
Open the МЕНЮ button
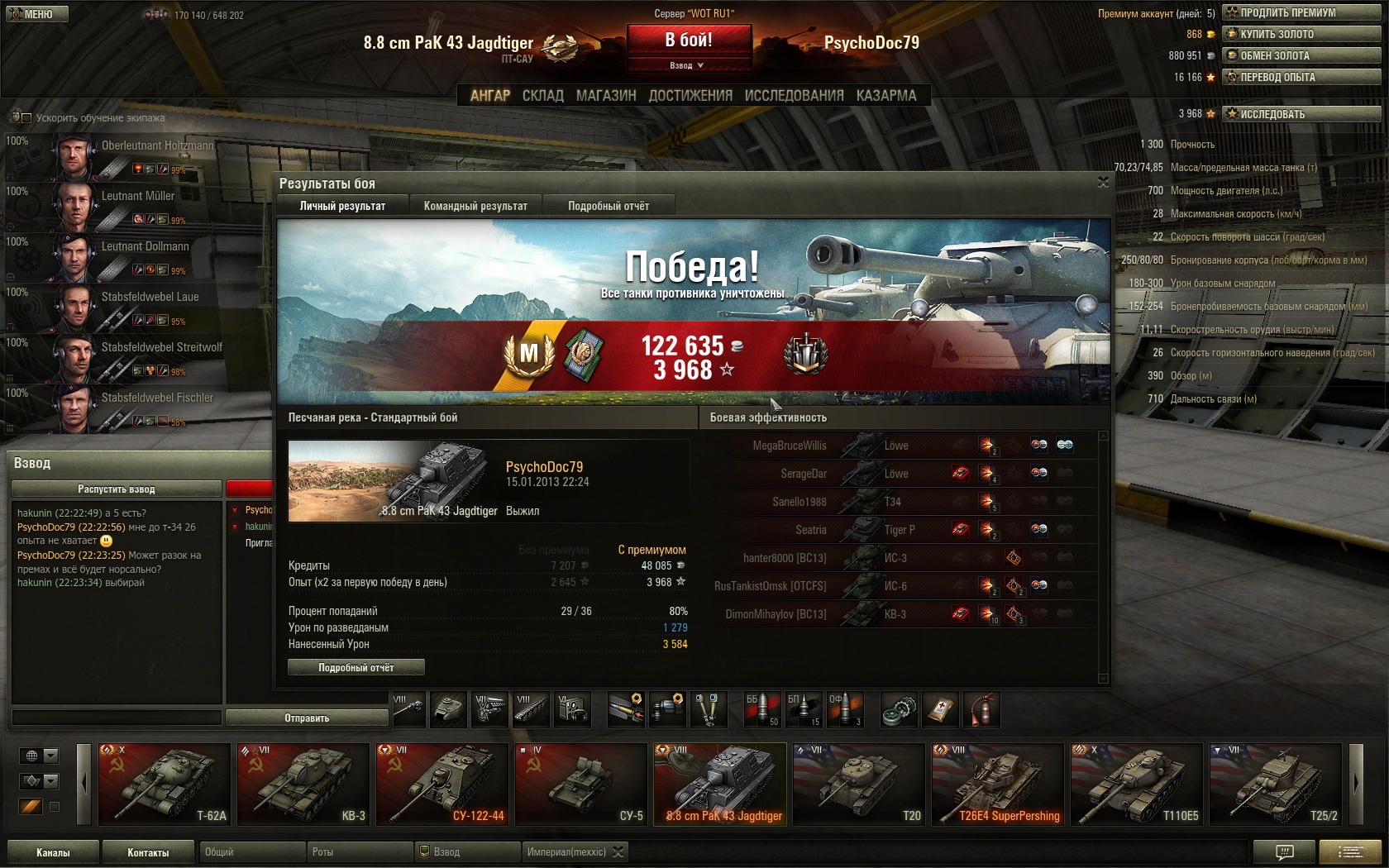click(36, 14)
